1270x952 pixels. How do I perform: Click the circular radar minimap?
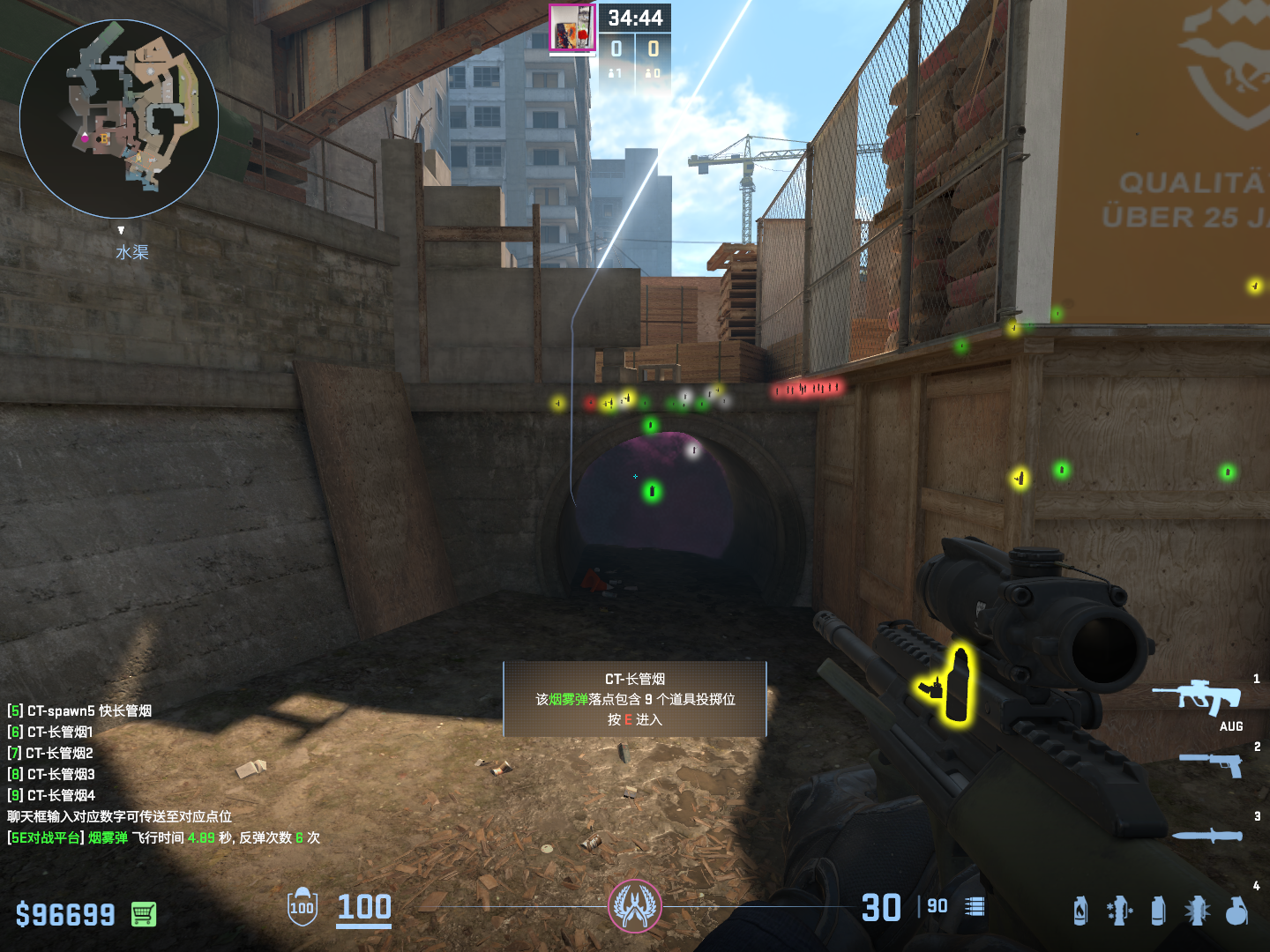[119, 119]
